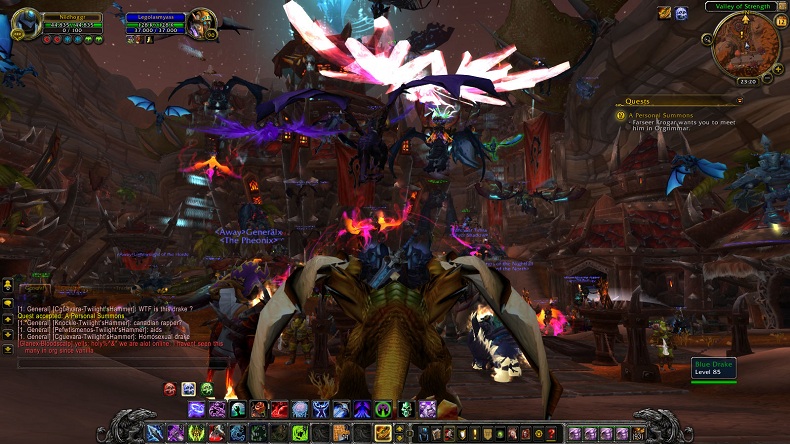Click the minimap clock showing 23:20
Image resolution: width=790 pixels, height=444 pixels.
click(746, 82)
